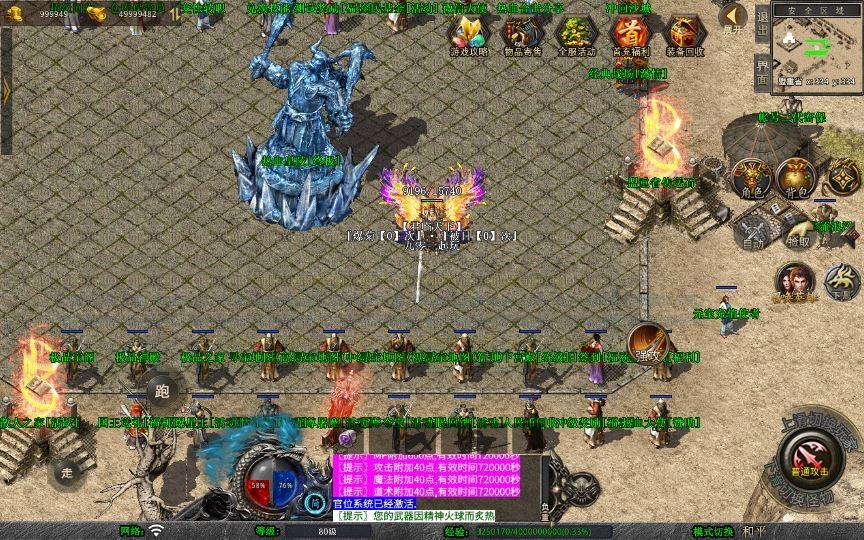Viewport: 864px width, 540px height.
Task: Open the 首充福利 first-recharge bonus
Action: click(x=630, y=34)
